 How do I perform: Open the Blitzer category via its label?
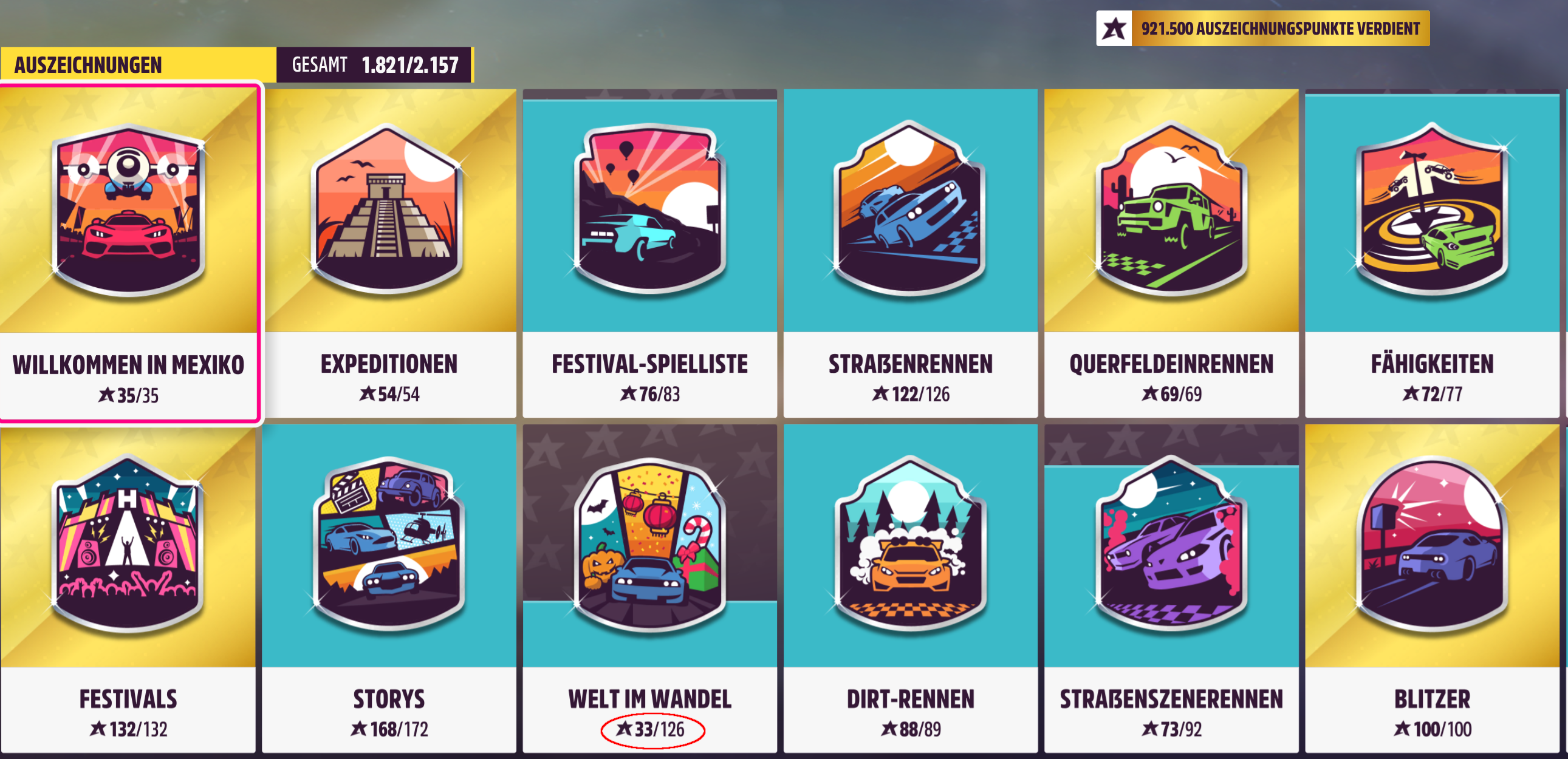point(1432,699)
